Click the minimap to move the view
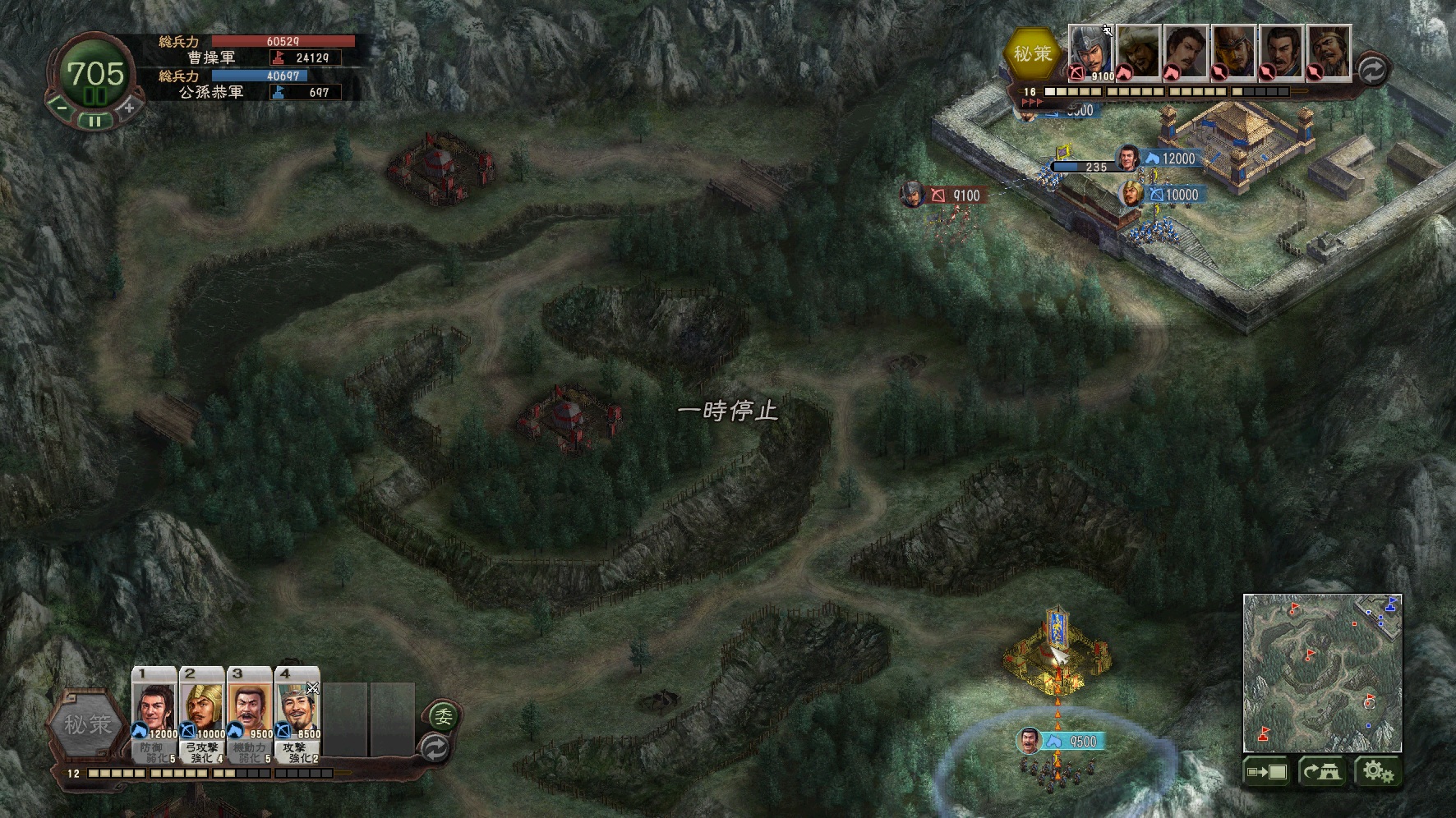Viewport: 1456px width, 818px height. click(x=1322, y=673)
